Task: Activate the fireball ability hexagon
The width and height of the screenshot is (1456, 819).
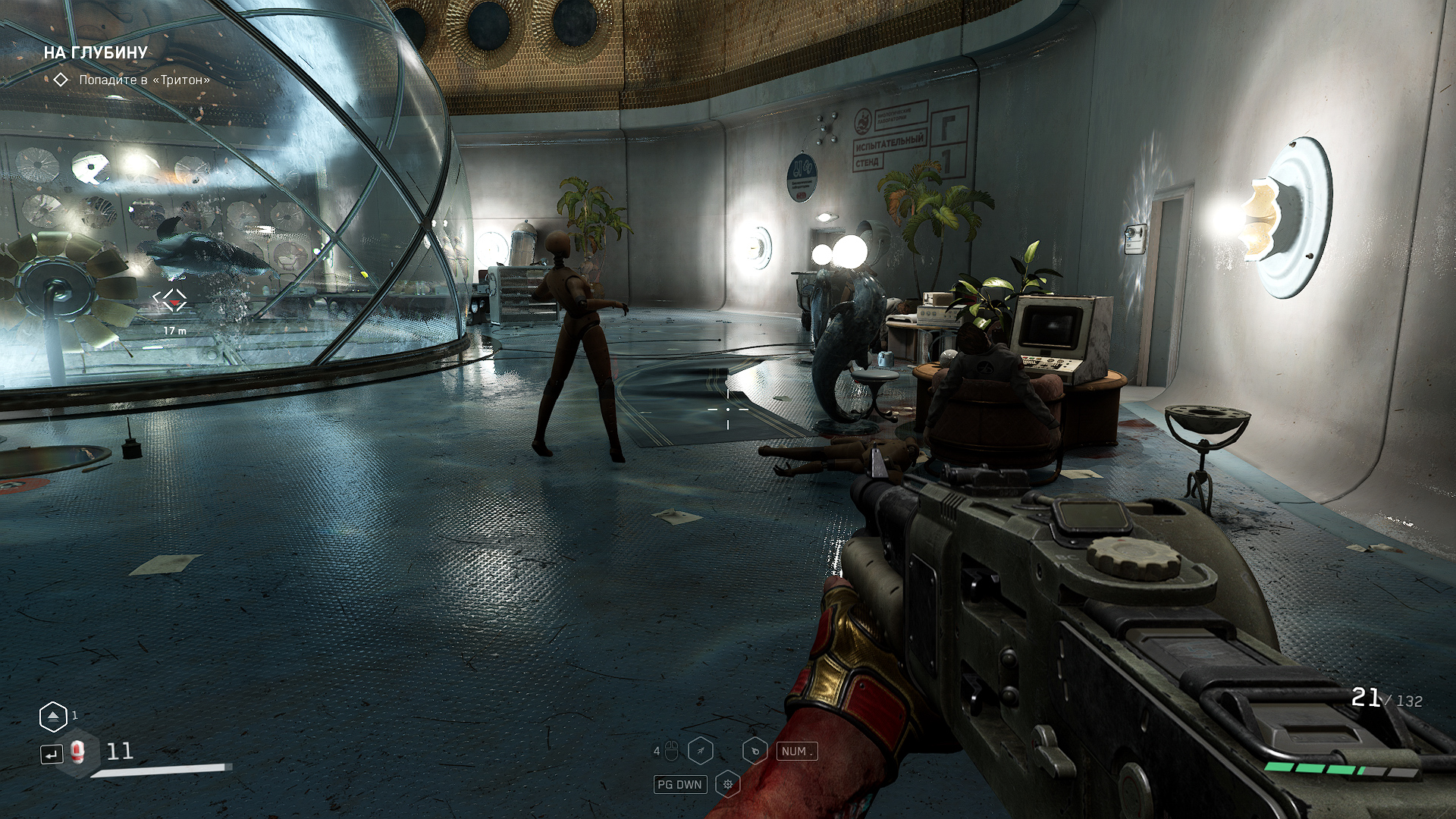Action: (755, 751)
